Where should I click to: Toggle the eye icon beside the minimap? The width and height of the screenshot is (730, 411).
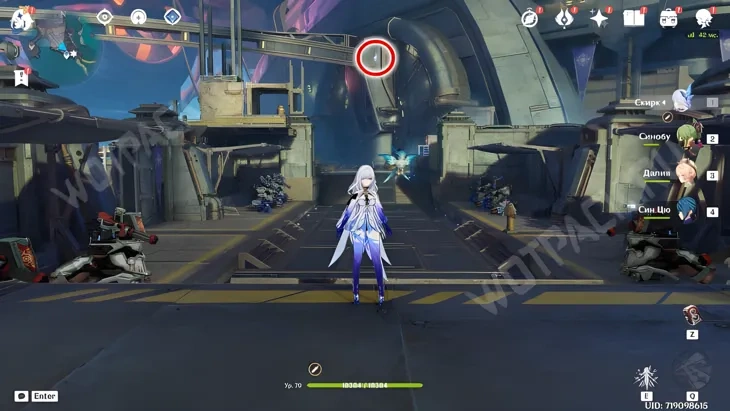105,16
